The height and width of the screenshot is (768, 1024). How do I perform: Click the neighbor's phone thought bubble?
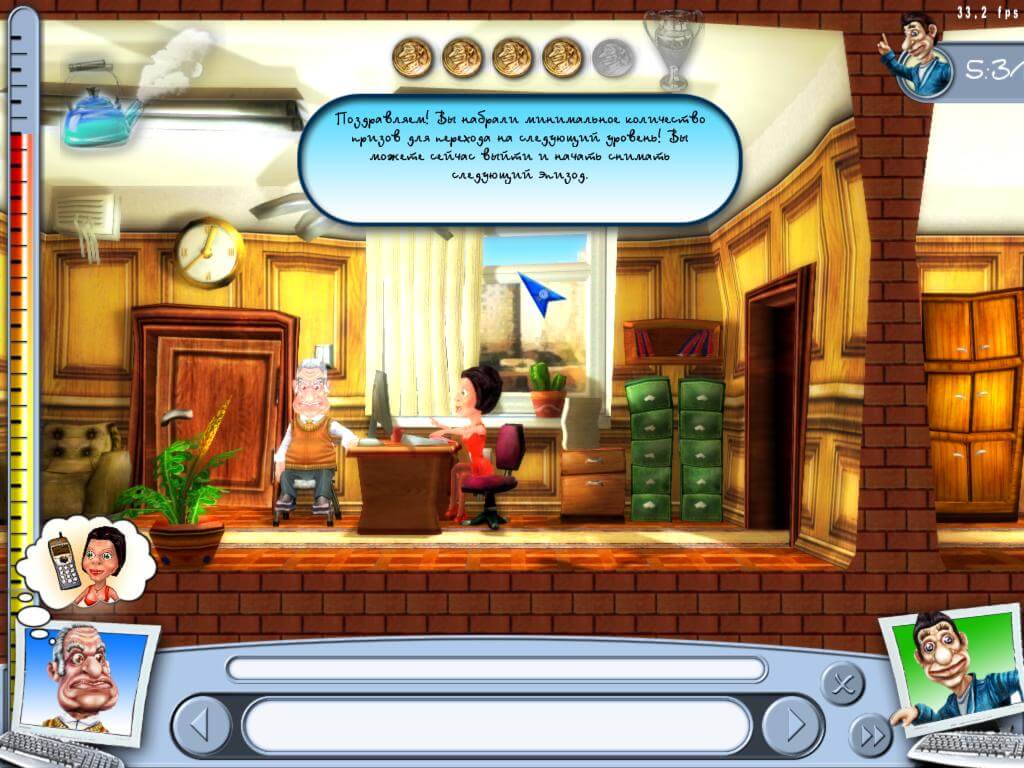point(89,564)
